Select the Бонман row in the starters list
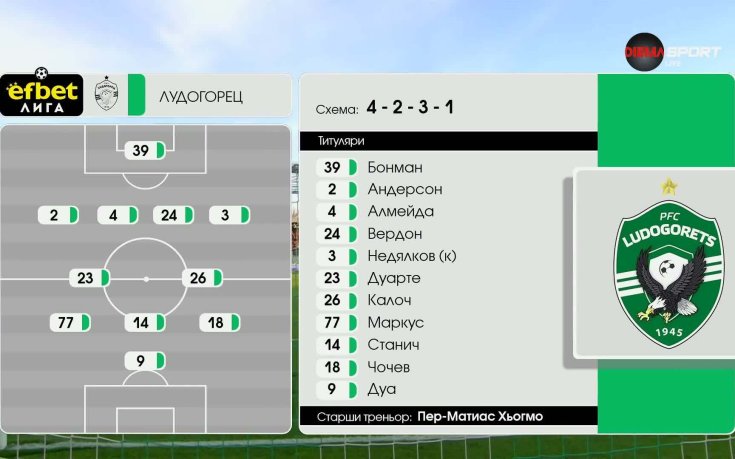The height and width of the screenshot is (459, 735). (x=394, y=167)
